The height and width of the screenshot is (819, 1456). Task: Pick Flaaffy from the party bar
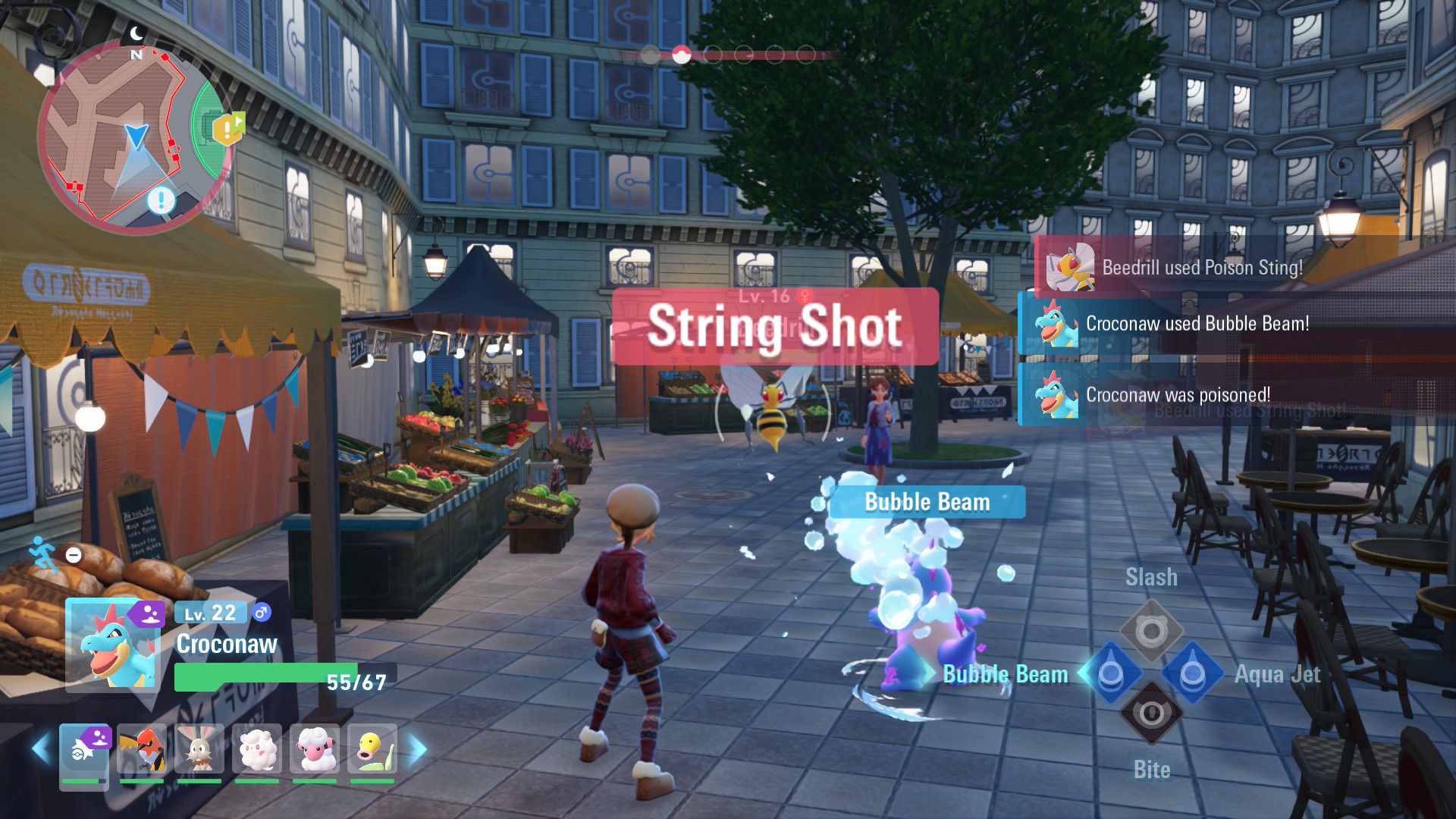[315, 750]
